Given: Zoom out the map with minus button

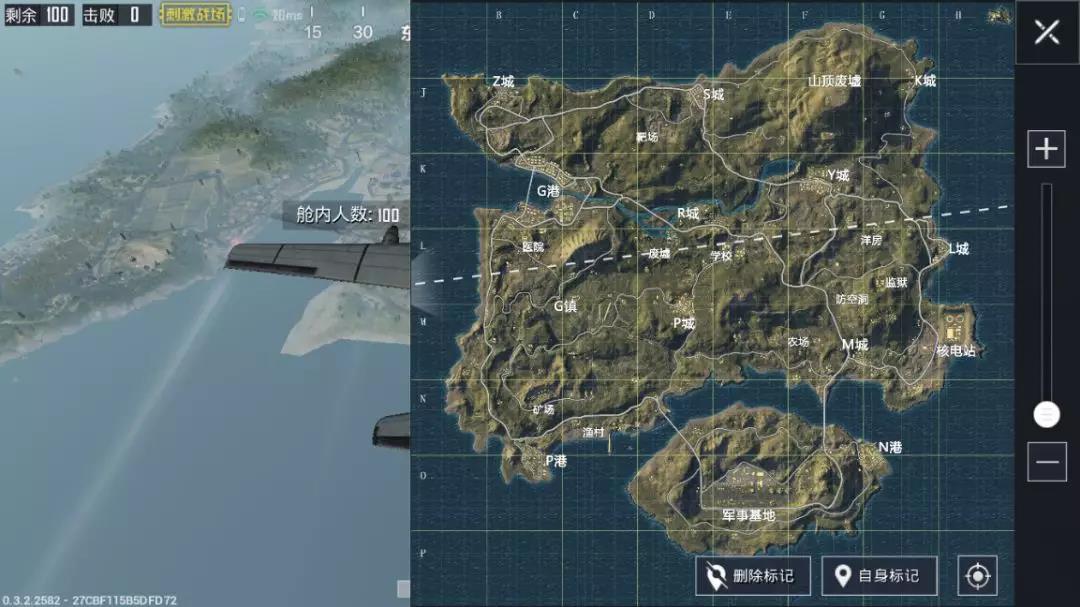Looking at the screenshot, I should coord(1046,462).
